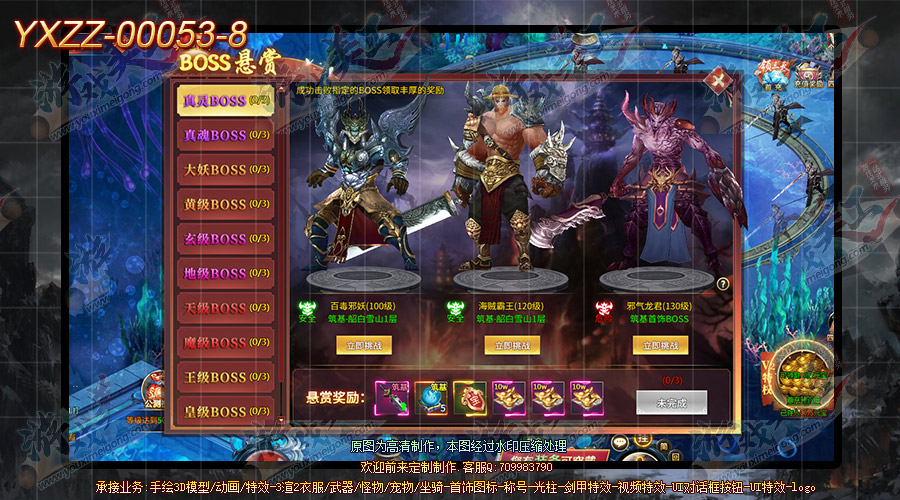Select the blue orb reward item
The height and width of the screenshot is (500, 900).
tap(431, 397)
